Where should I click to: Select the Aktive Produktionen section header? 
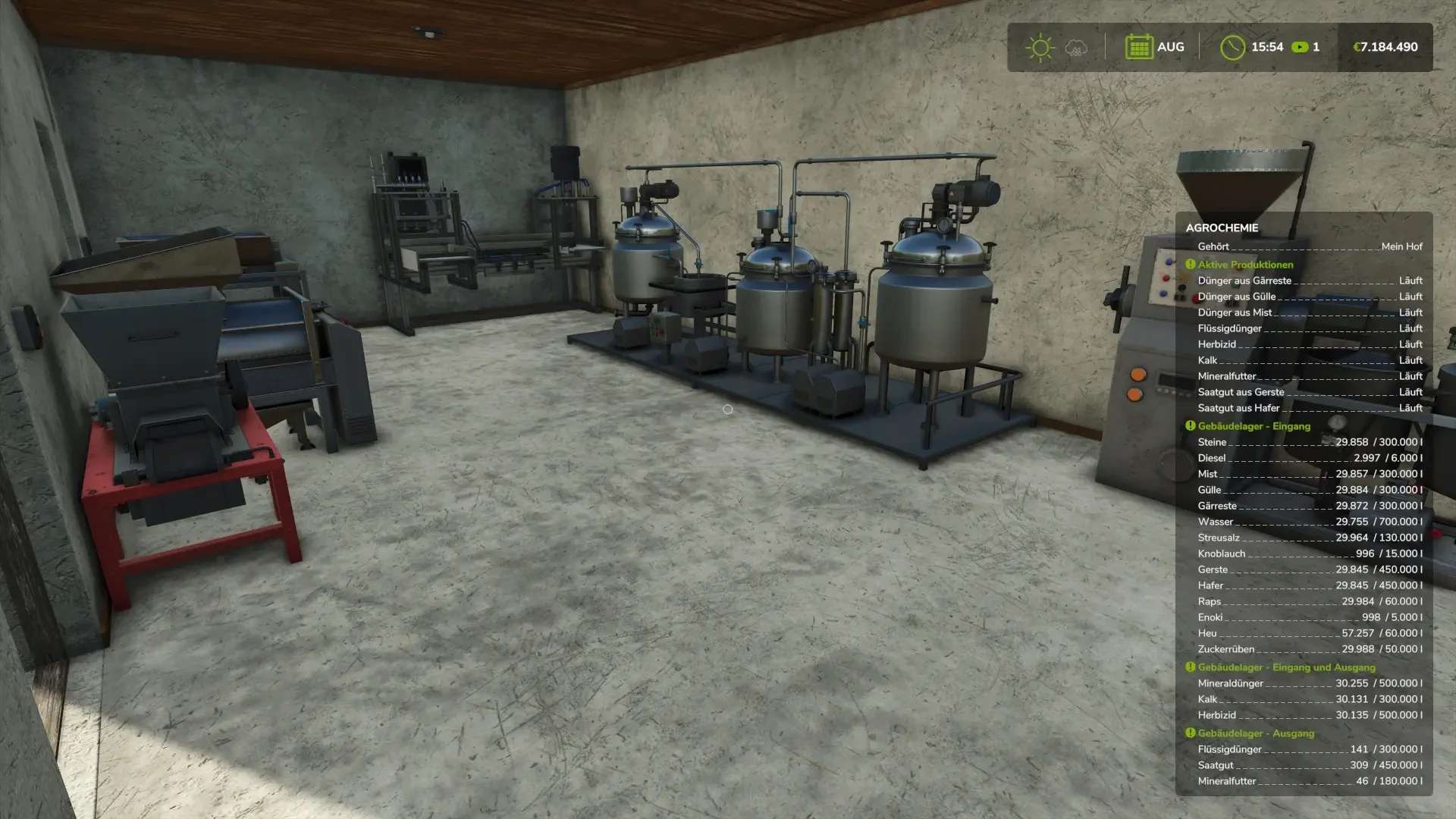1245,265
